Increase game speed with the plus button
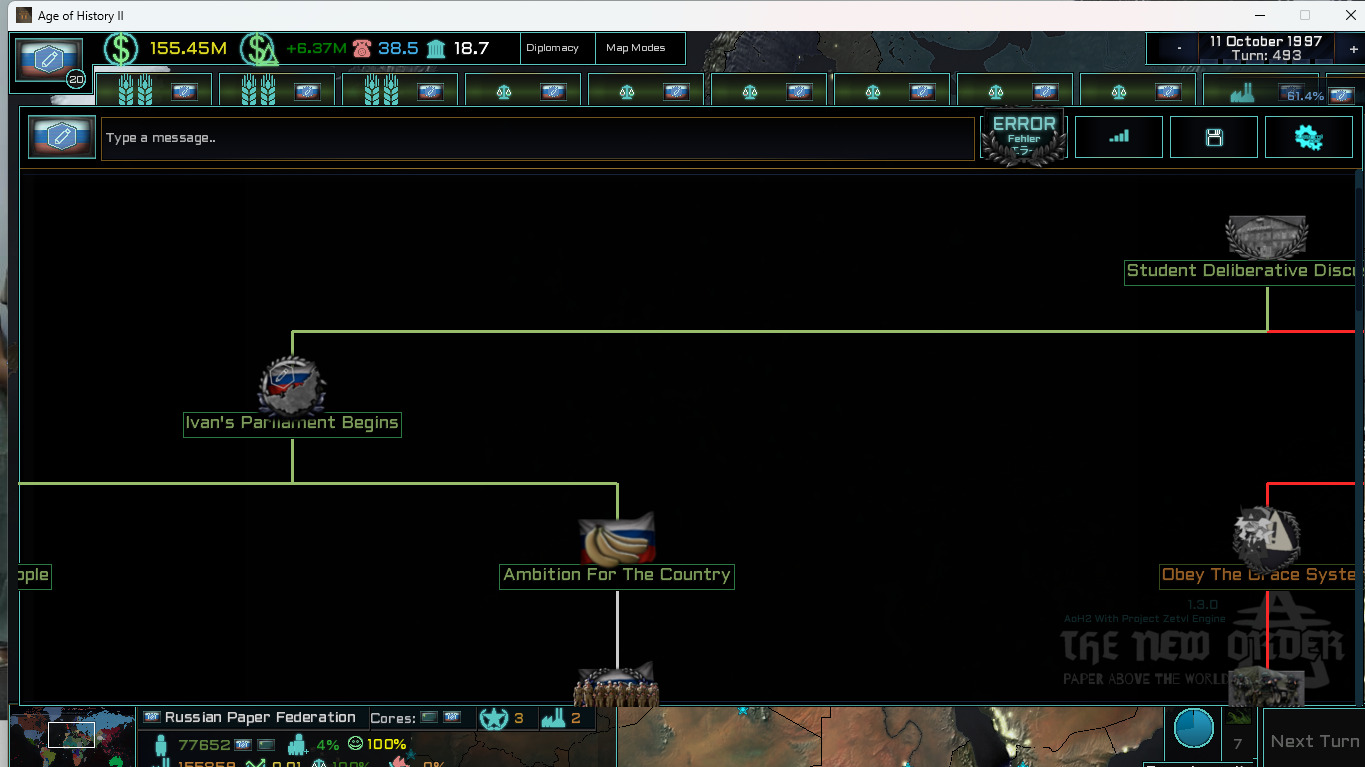1365x767 pixels. 1353,49
